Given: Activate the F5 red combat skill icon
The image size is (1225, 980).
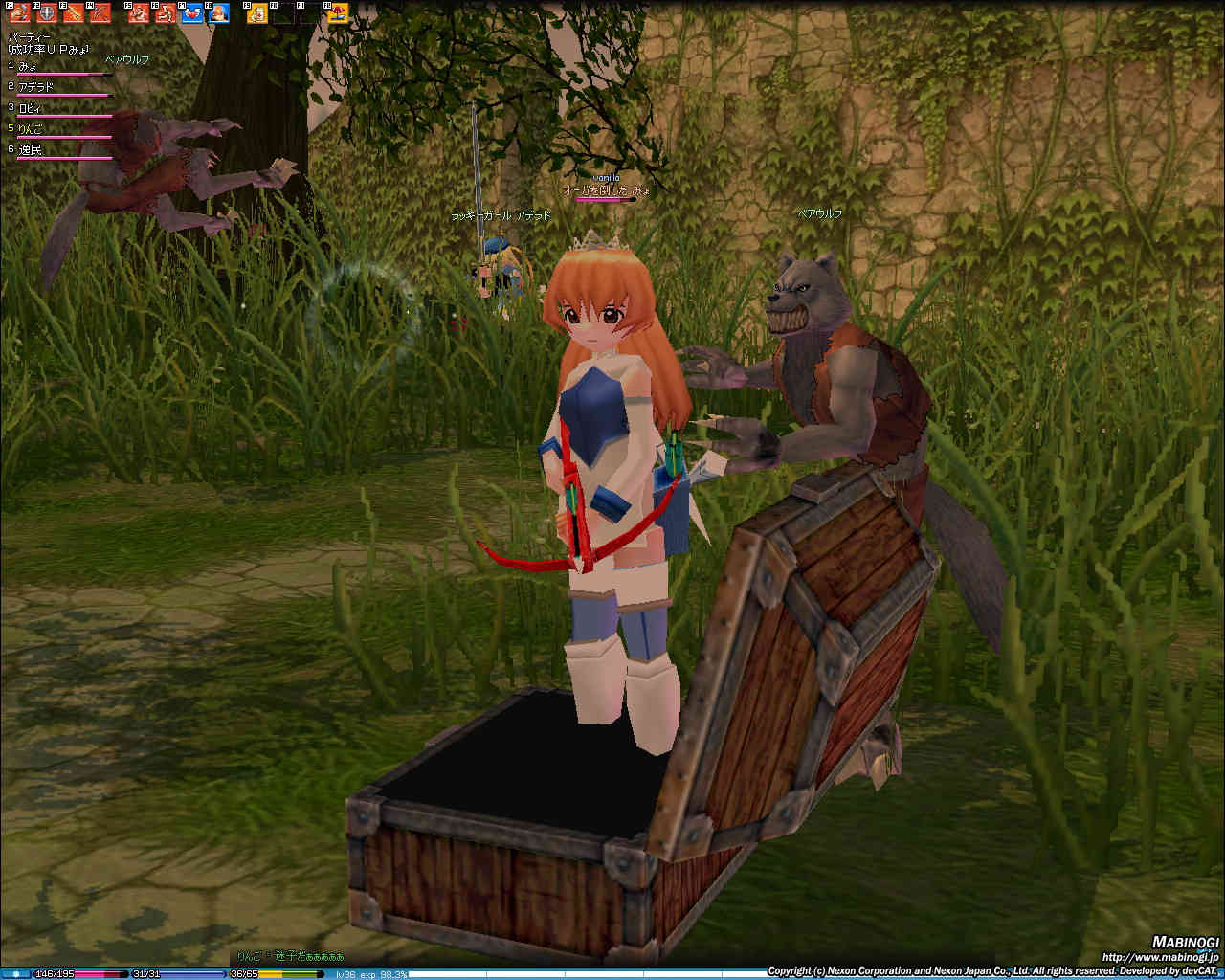Looking at the screenshot, I should [x=140, y=13].
